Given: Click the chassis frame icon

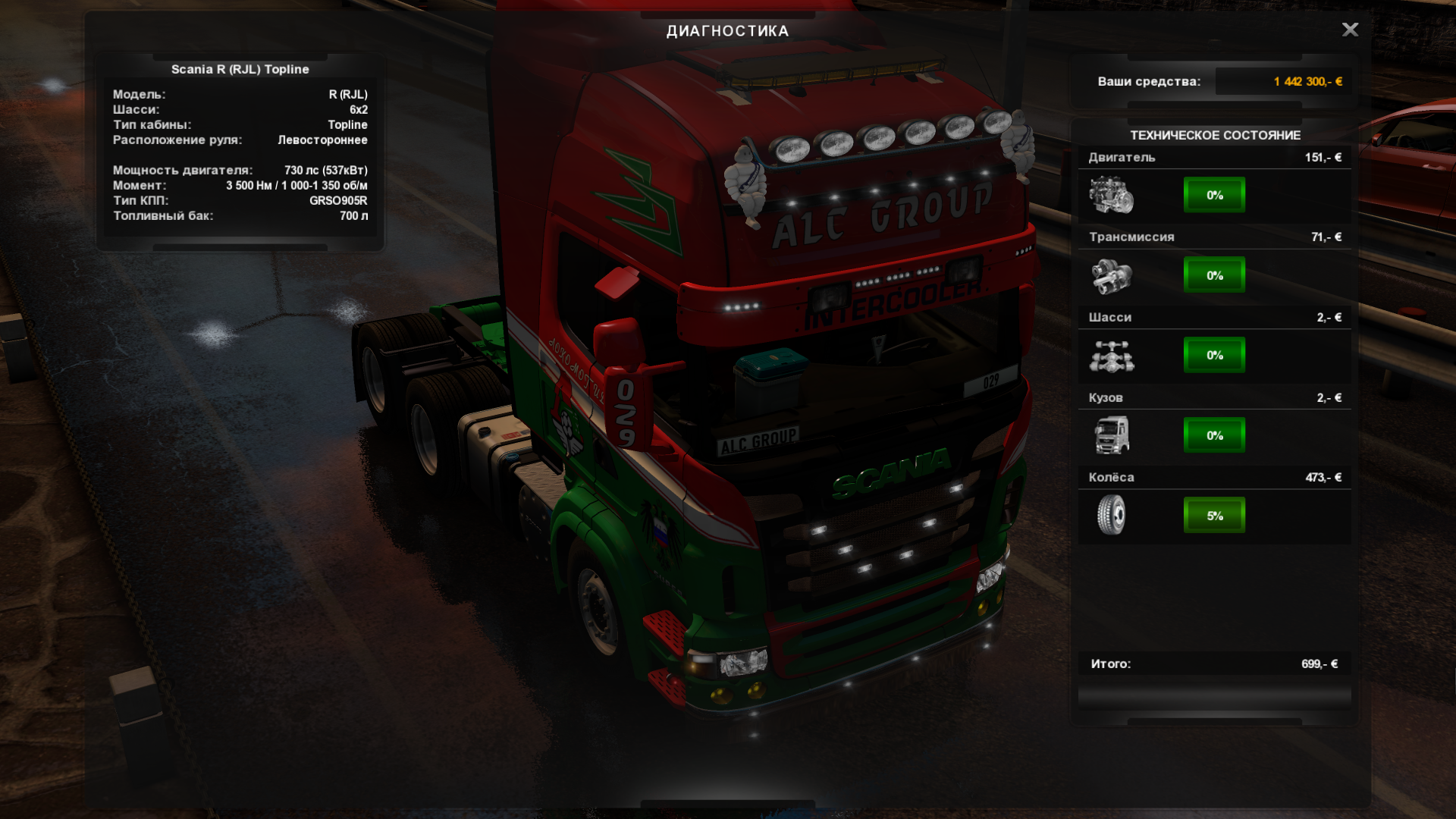Looking at the screenshot, I should [1111, 356].
